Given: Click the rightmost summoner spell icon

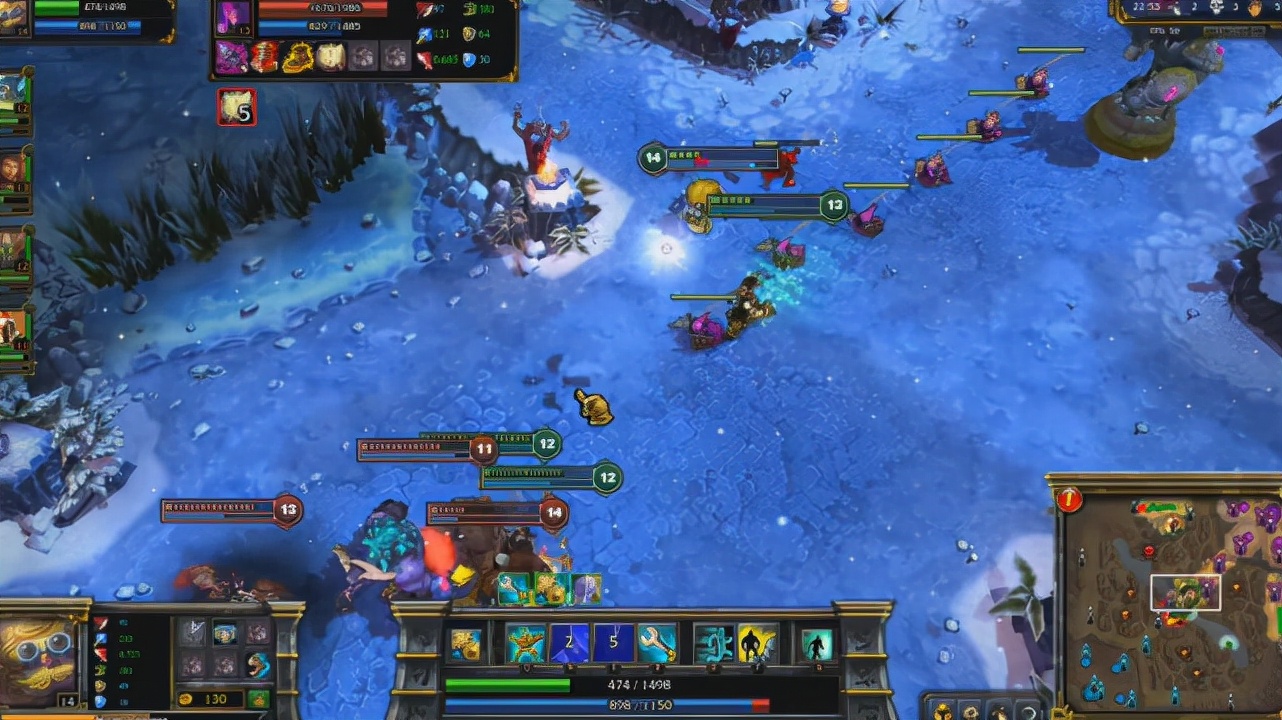Looking at the screenshot, I should pyautogui.click(x=816, y=641).
